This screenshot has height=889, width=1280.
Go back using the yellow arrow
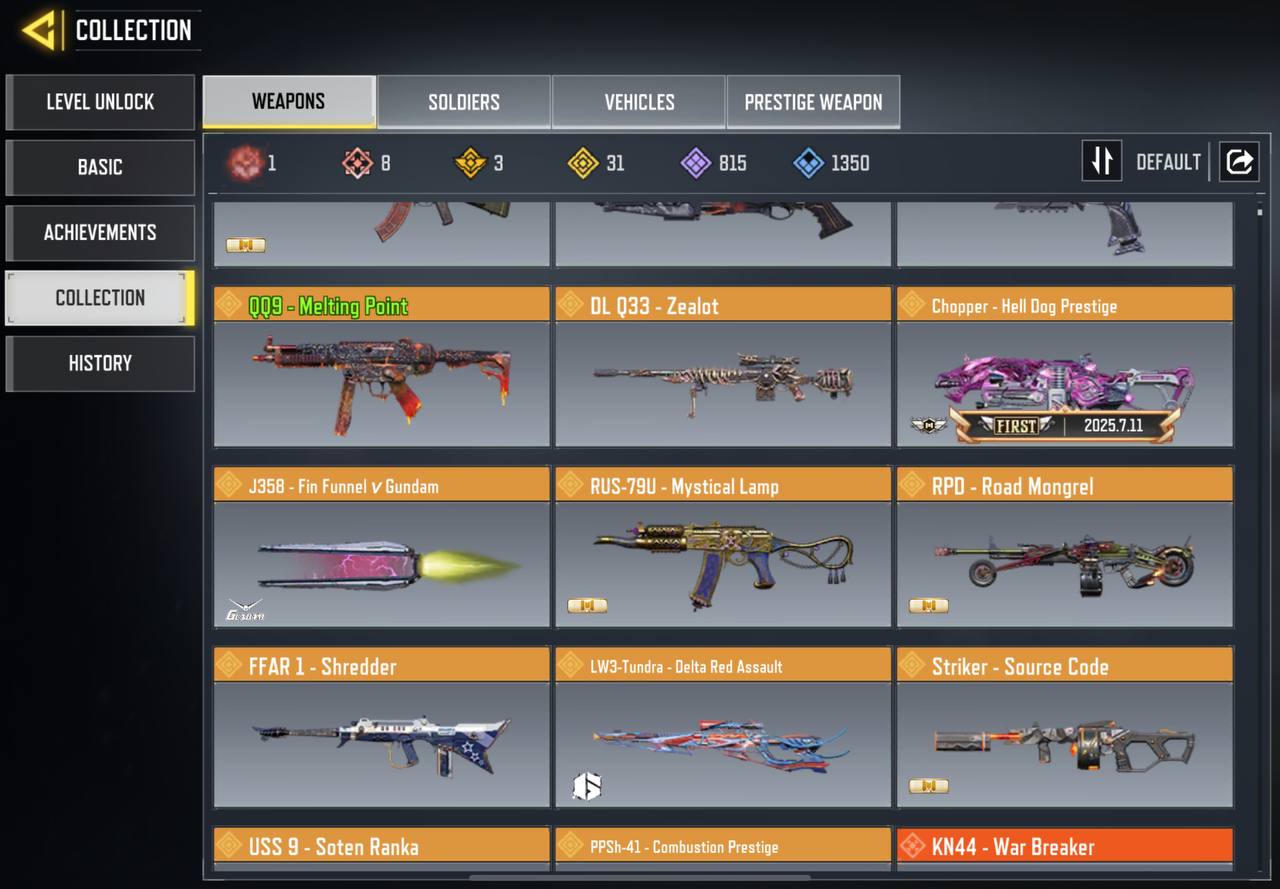(x=39, y=31)
